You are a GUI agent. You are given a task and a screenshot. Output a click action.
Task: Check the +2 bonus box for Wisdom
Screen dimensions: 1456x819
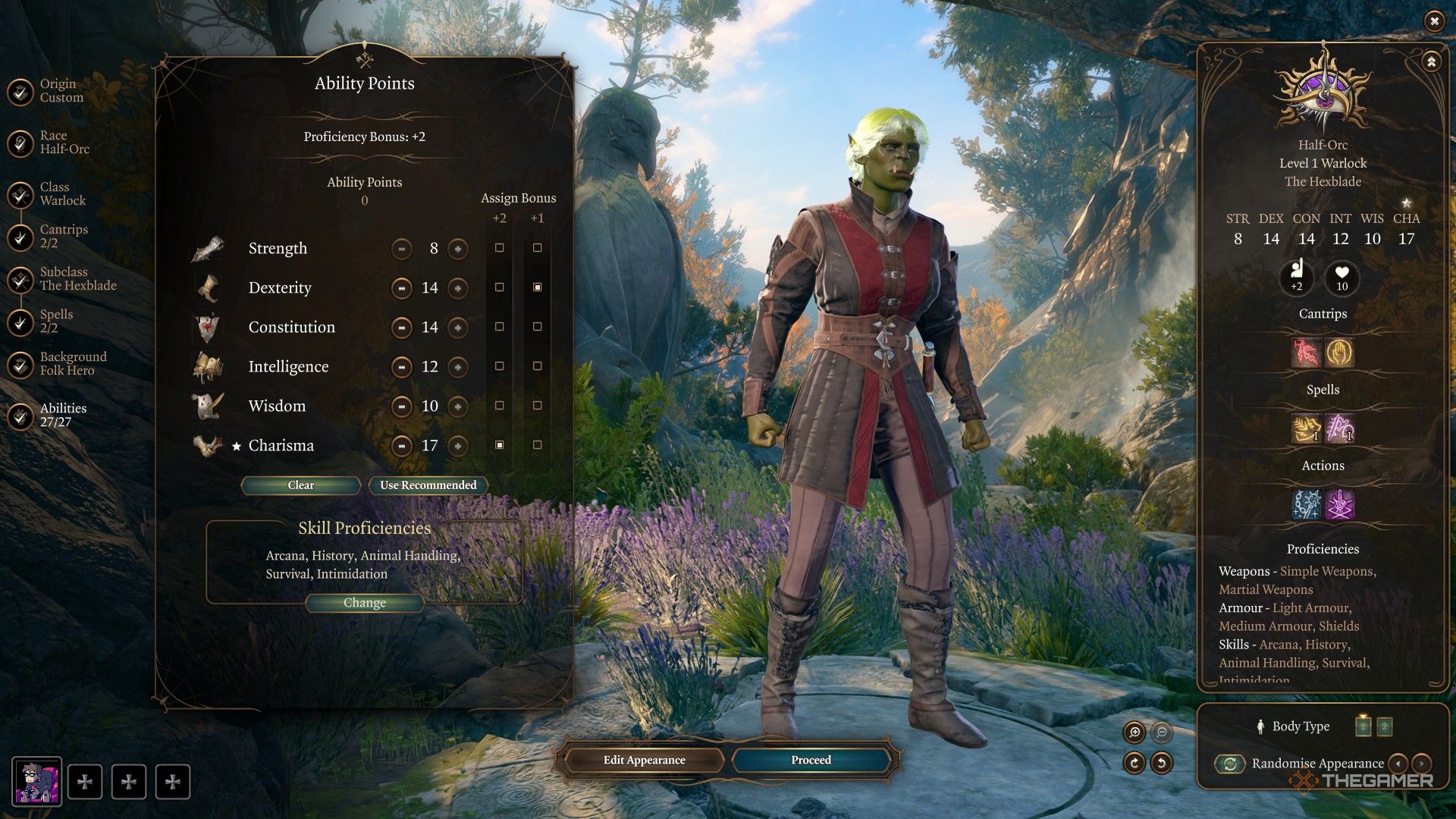(x=499, y=406)
